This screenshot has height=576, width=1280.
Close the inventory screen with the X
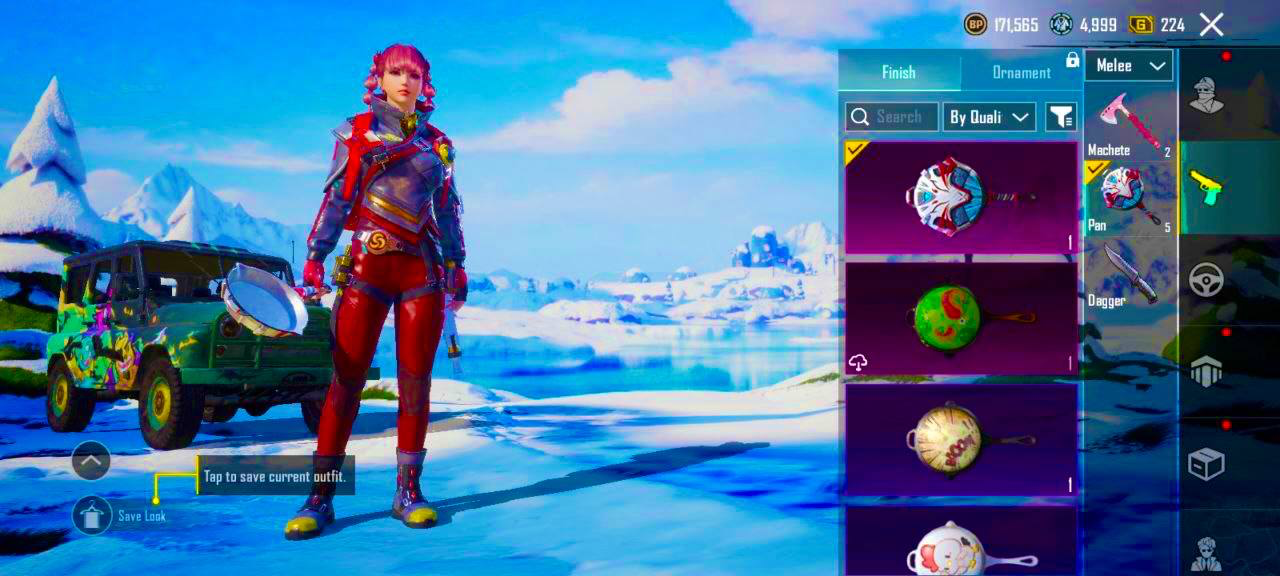1211,25
